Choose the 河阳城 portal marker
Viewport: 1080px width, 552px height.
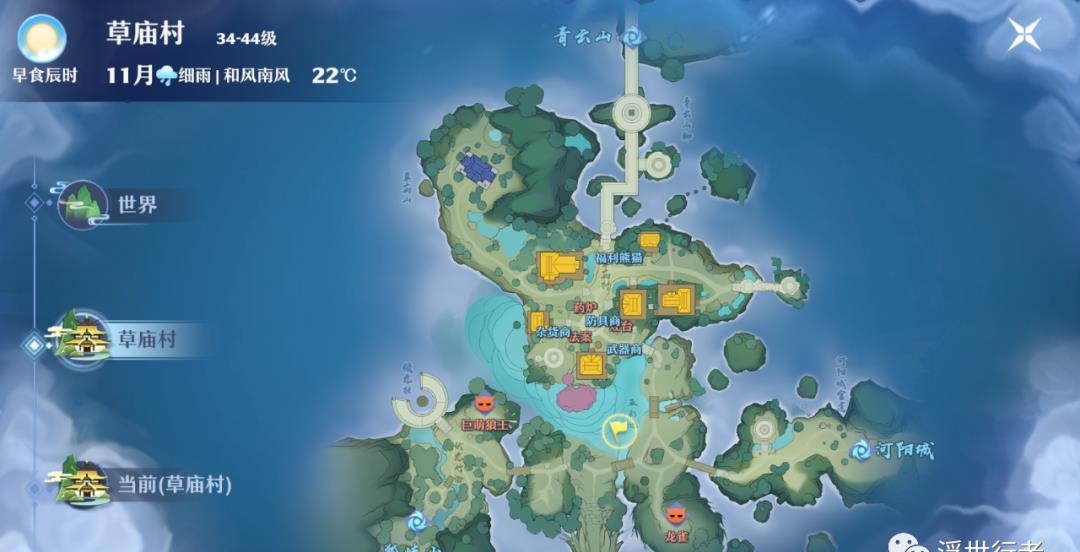pyautogui.click(x=861, y=451)
